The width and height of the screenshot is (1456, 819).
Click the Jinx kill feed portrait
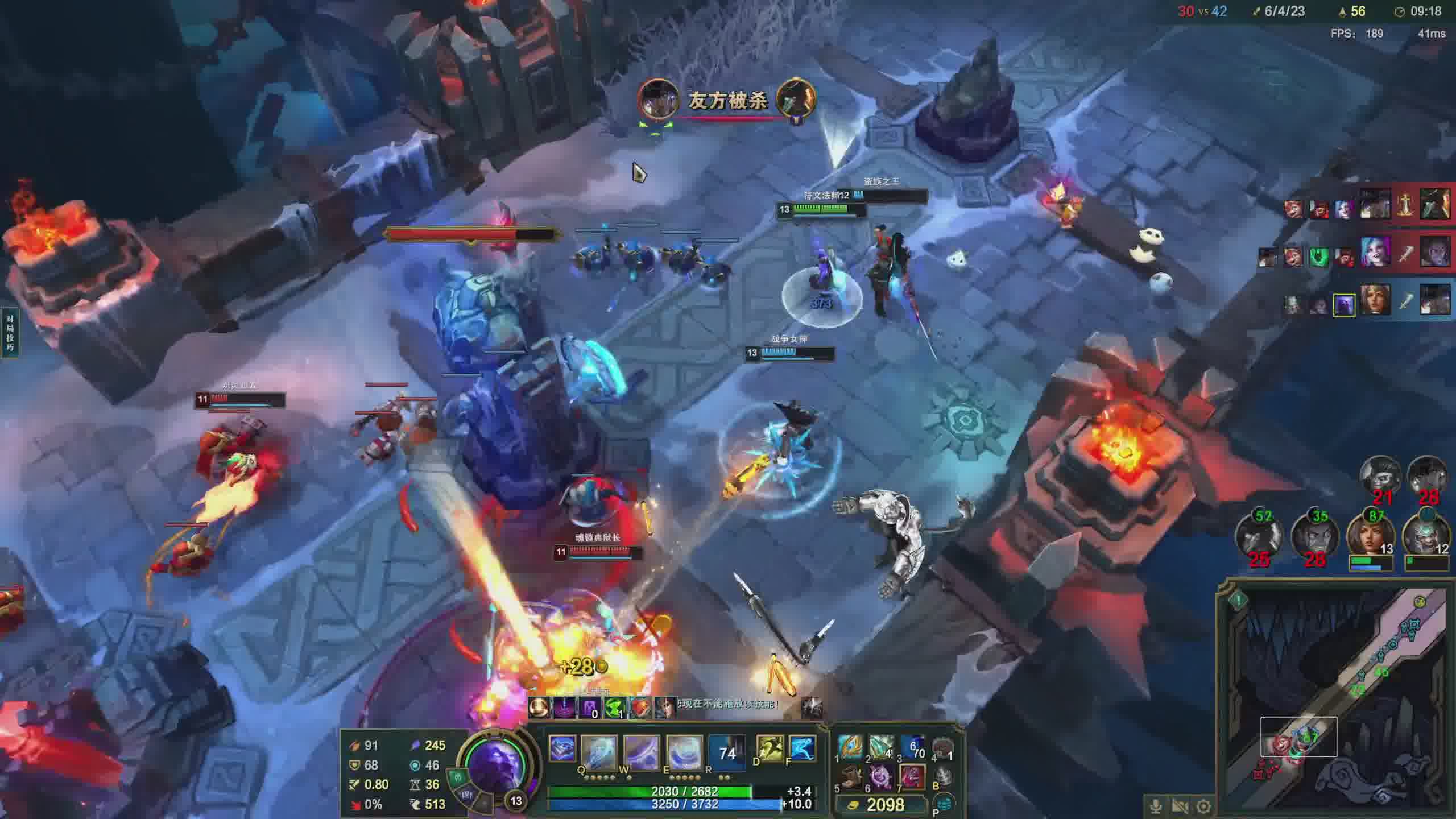coord(1376,252)
